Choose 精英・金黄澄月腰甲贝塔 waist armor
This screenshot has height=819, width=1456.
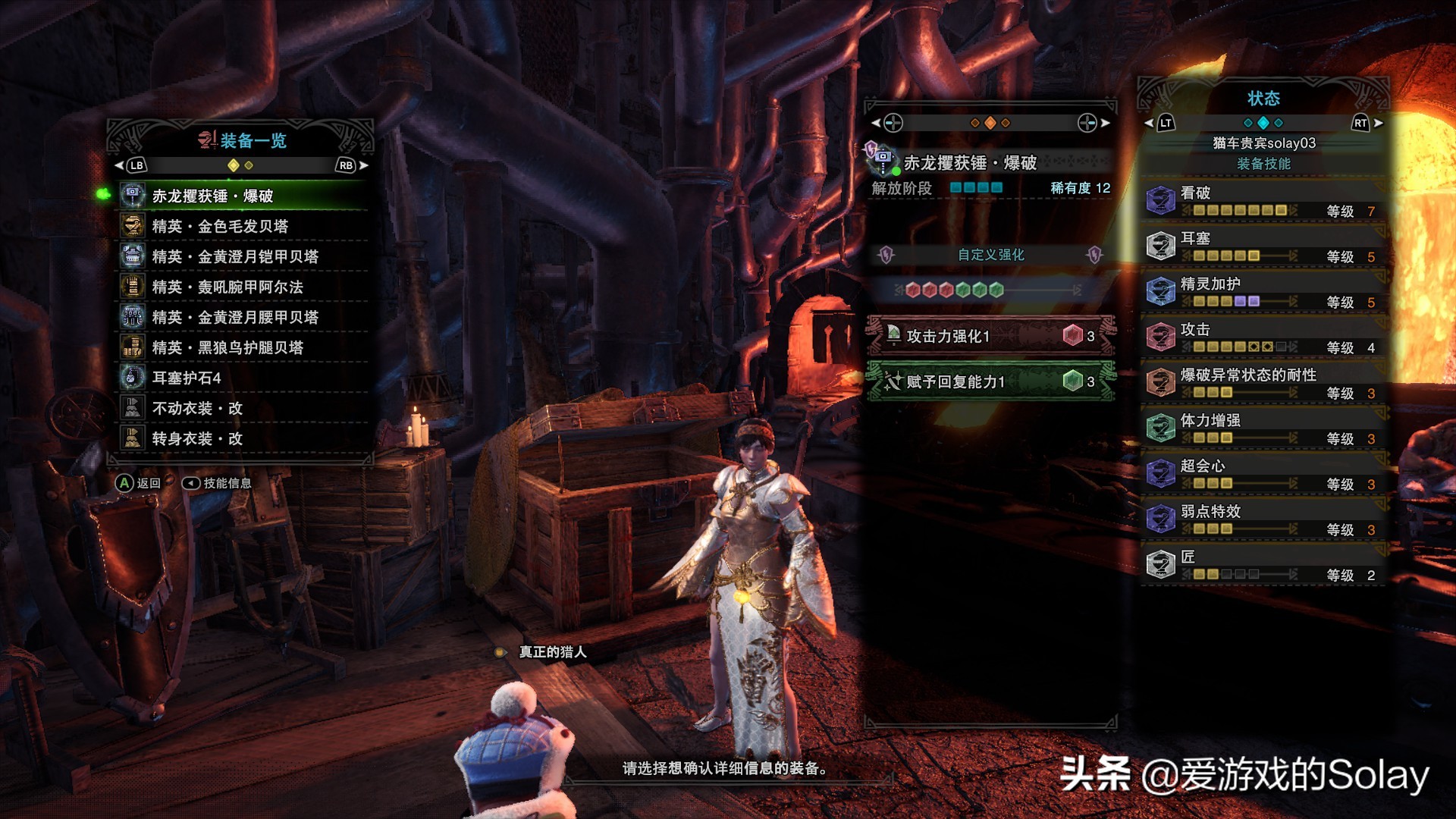click(x=243, y=317)
